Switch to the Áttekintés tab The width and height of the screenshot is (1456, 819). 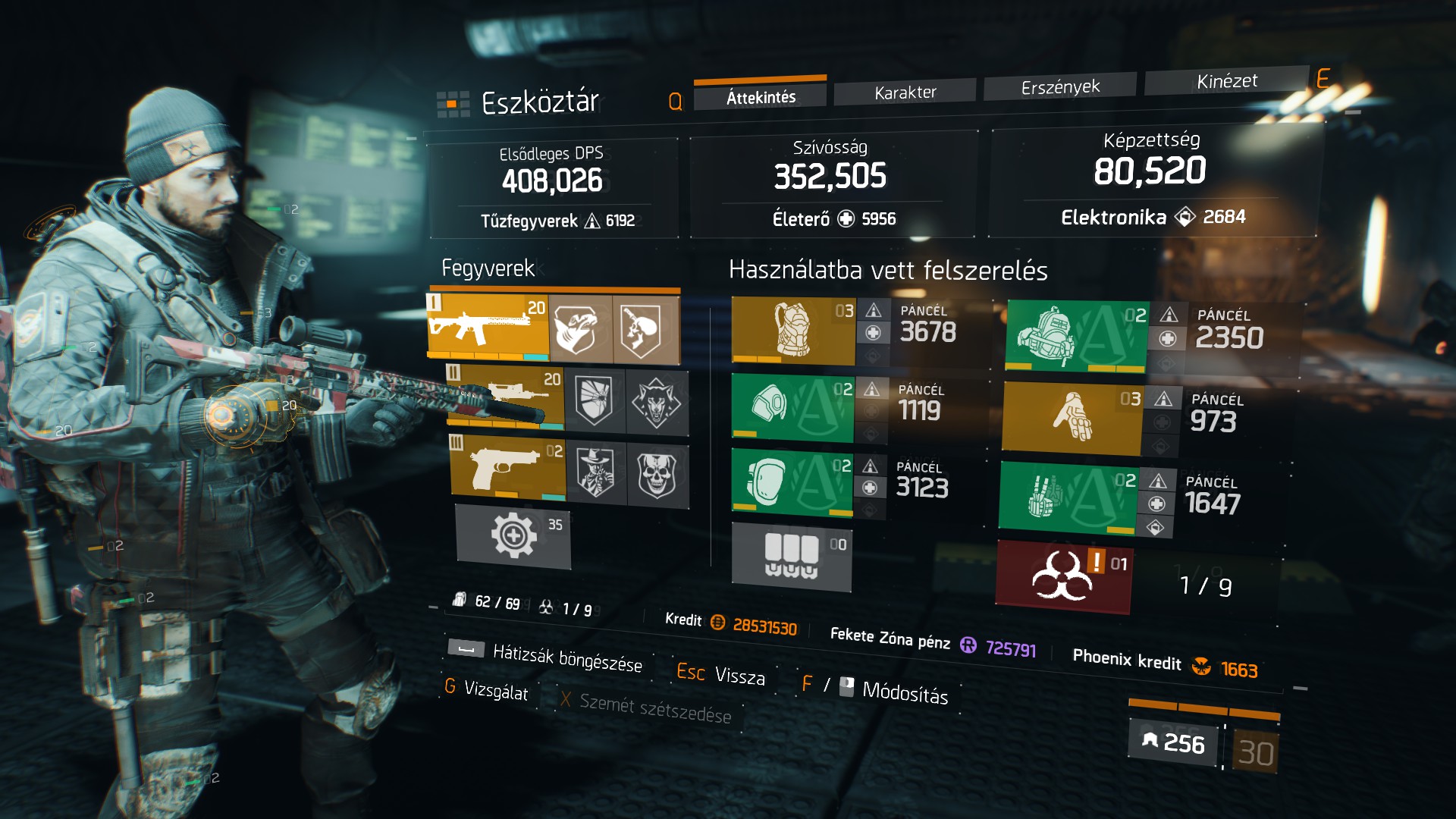(x=761, y=96)
